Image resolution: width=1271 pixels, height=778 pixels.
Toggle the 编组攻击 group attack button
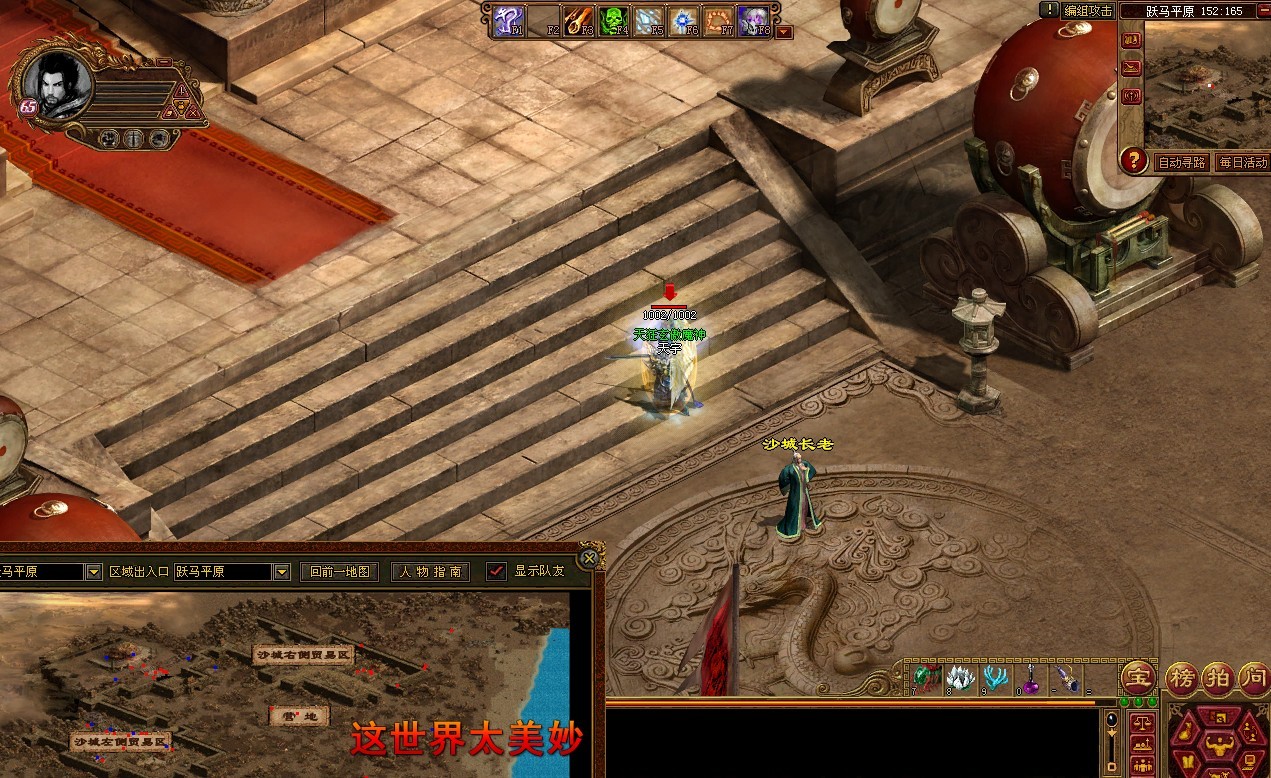[x=1088, y=11]
